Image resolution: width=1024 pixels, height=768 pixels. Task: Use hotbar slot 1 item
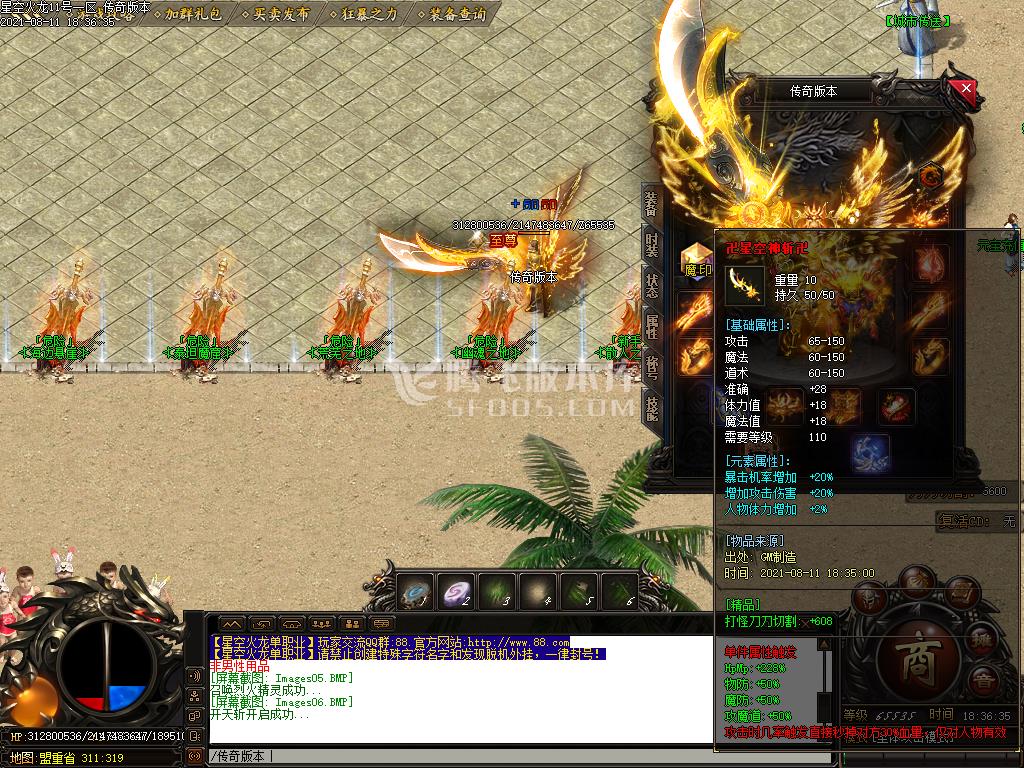click(x=415, y=592)
